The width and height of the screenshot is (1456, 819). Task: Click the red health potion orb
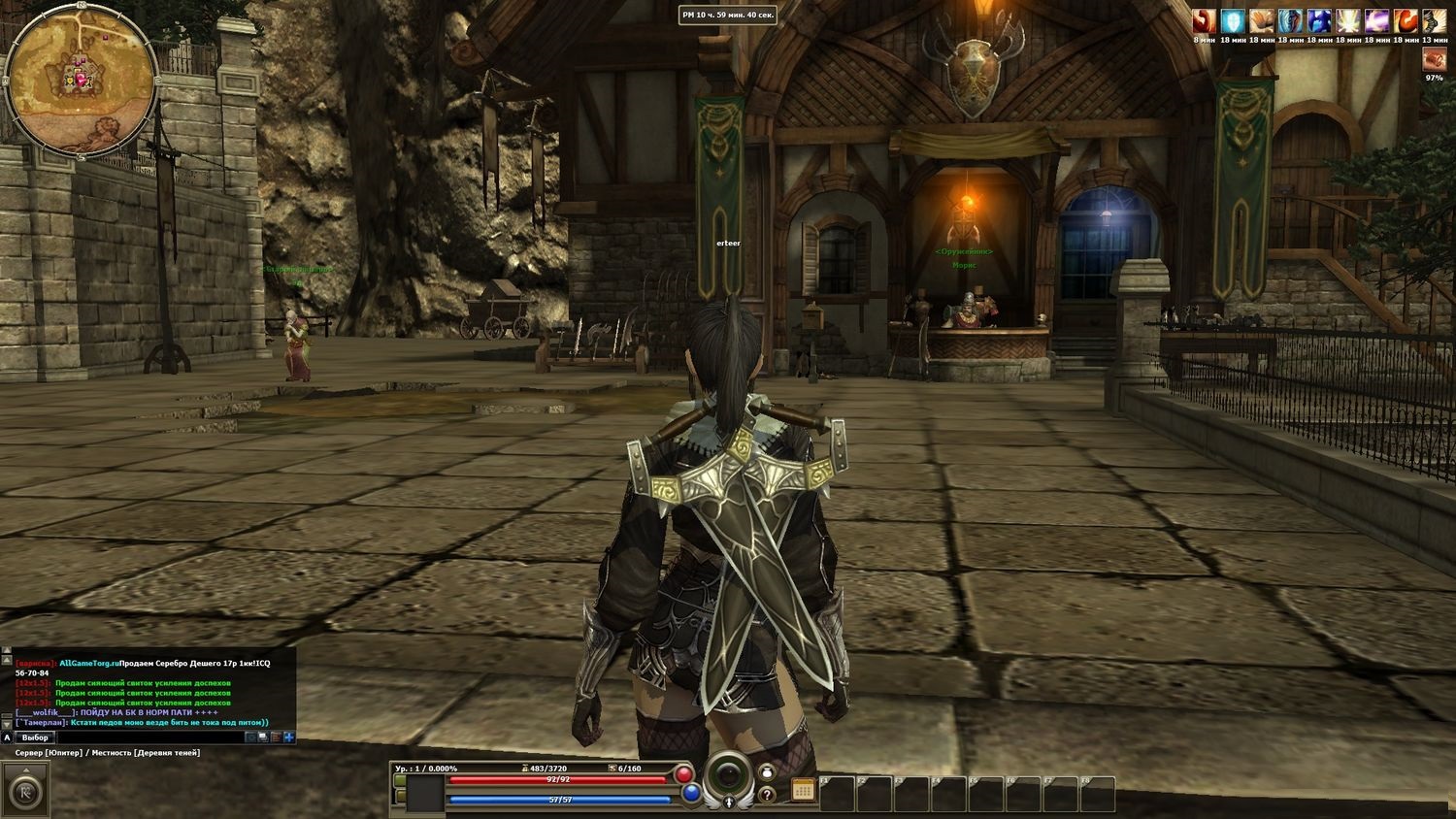pos(684,774)
